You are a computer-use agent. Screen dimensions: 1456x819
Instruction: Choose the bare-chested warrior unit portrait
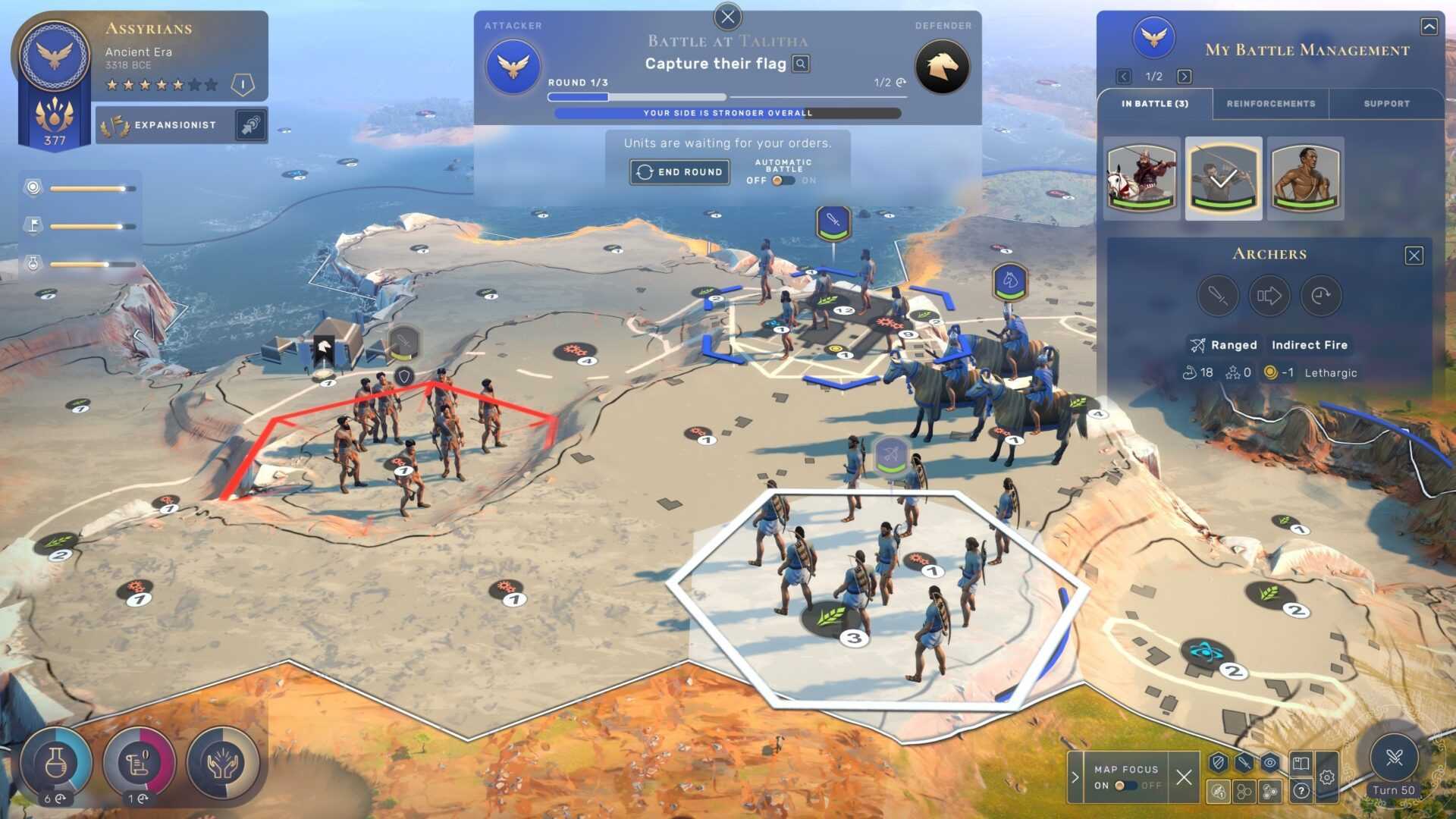tap(1305, 178)
